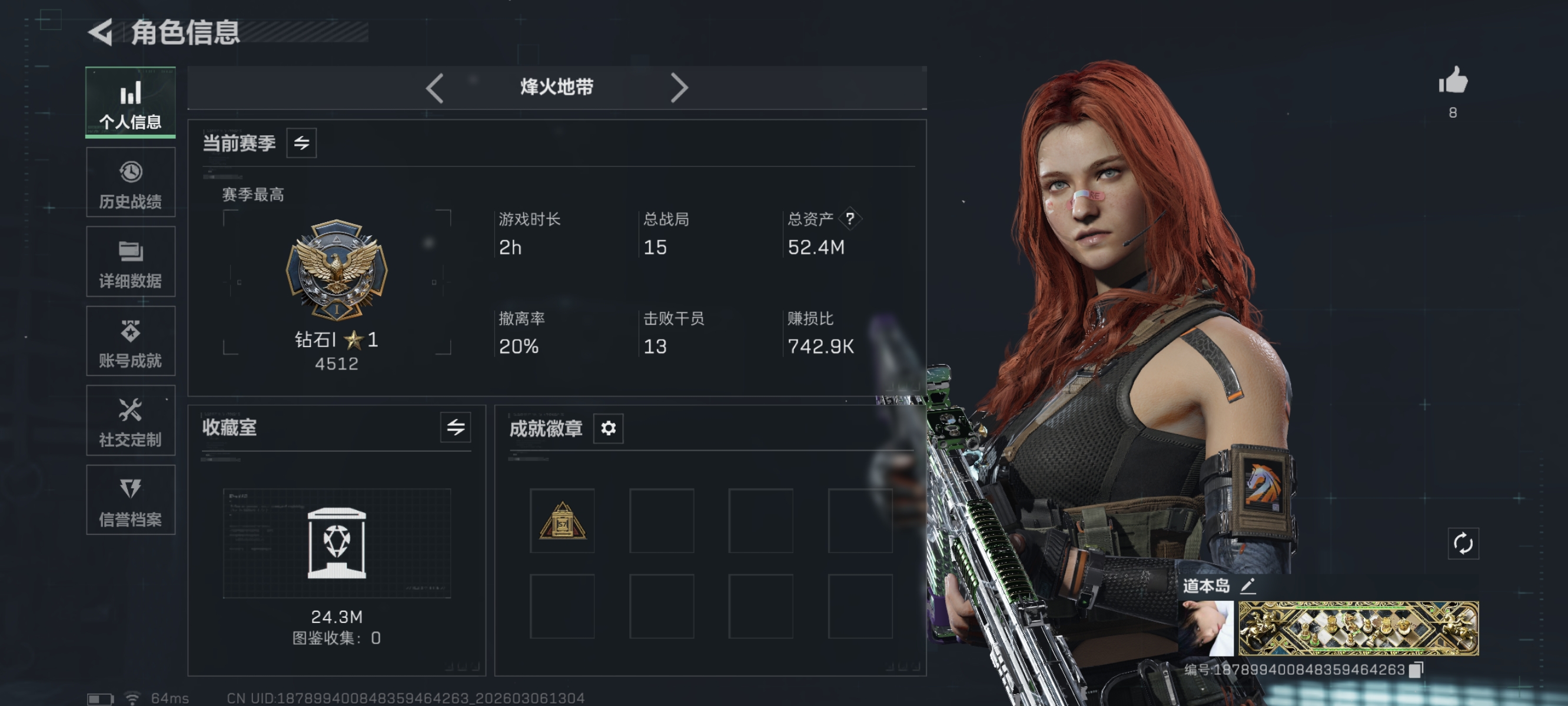This screenshot has width=1568, height=706.
Task: Open the 历史战绩 tab
Action: (130, 182)
